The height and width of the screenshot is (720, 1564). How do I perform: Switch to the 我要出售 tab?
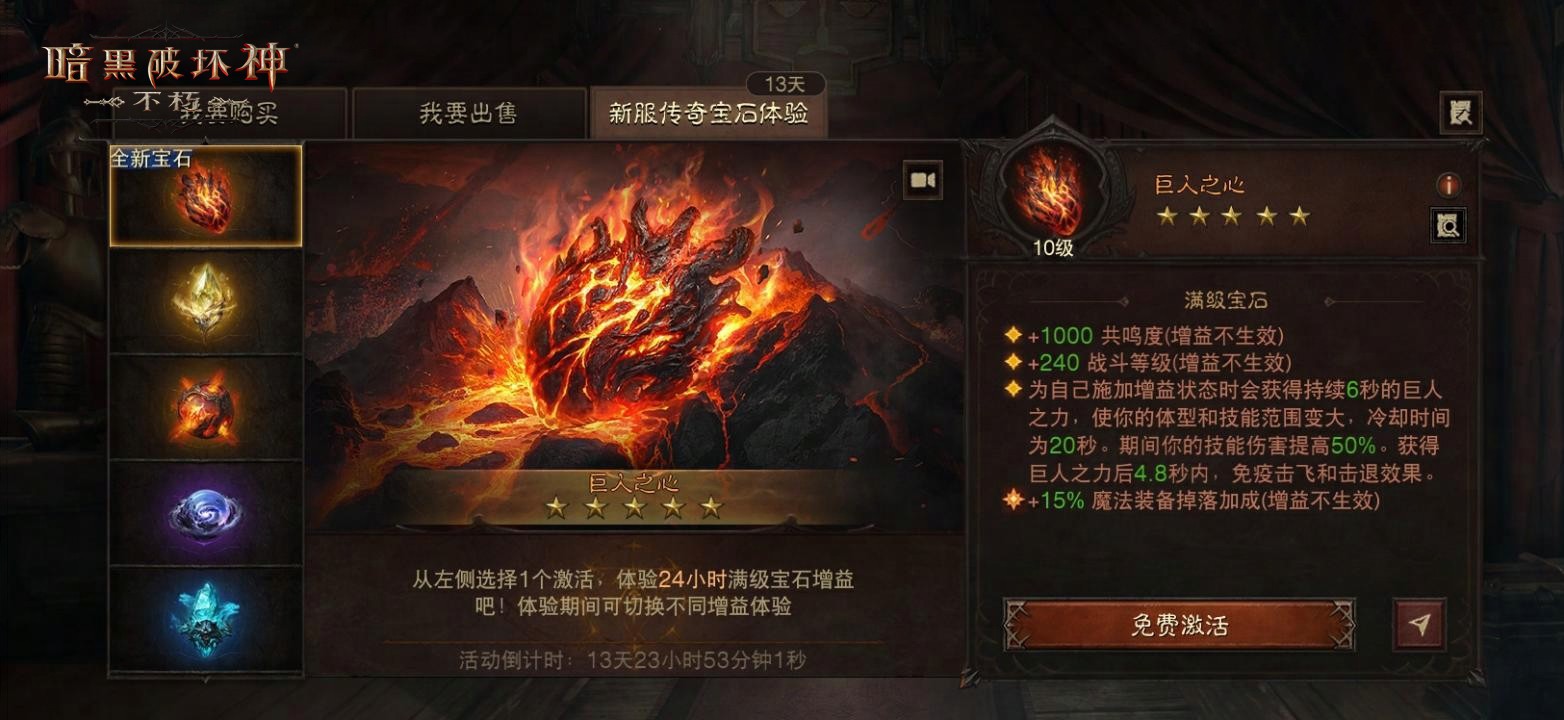pos(470,113)
